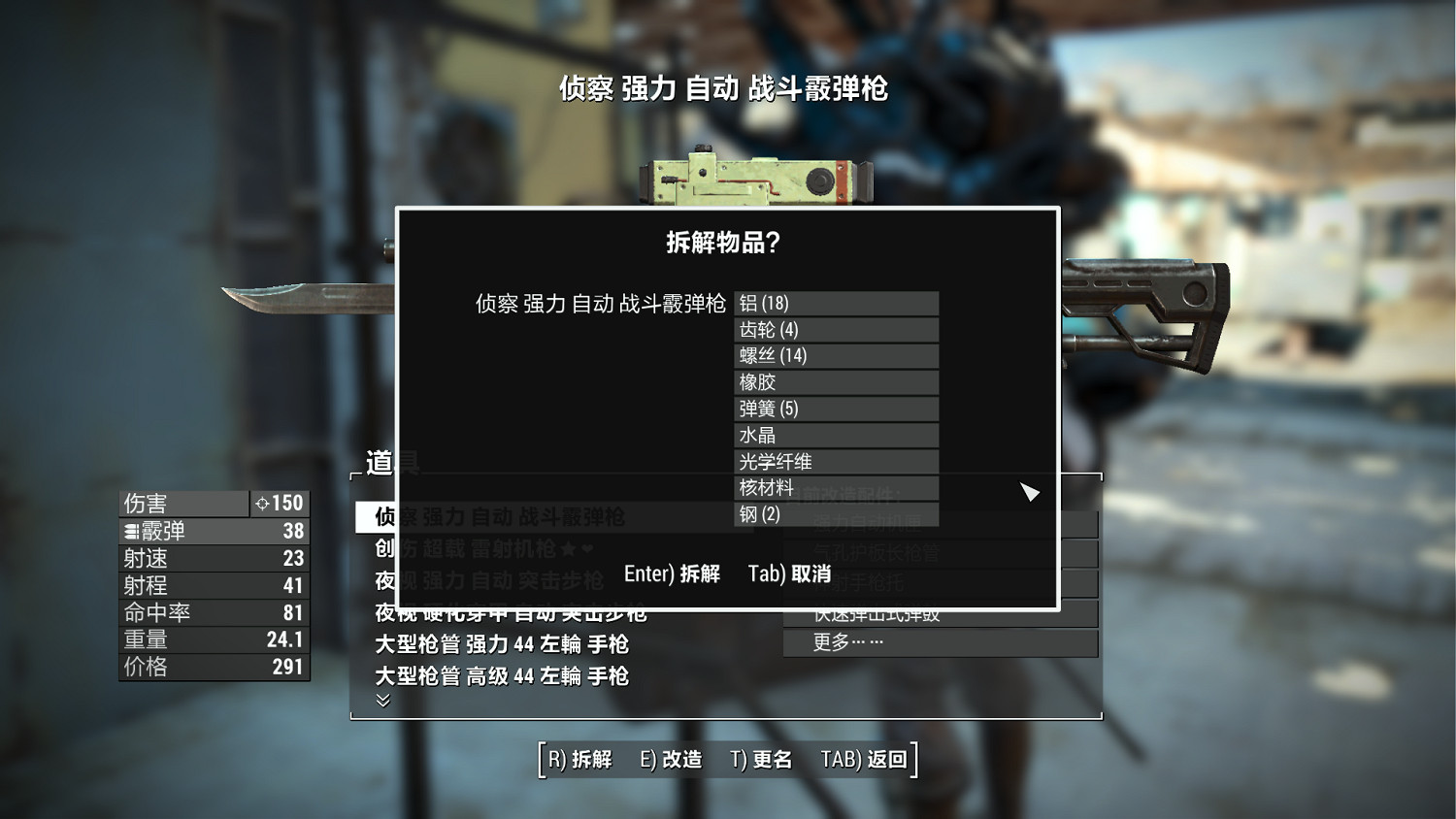This screenshot has height=819, width=1456.
Task: Cancel the dialog via Tab) 取消
Action: coord(789,573)
